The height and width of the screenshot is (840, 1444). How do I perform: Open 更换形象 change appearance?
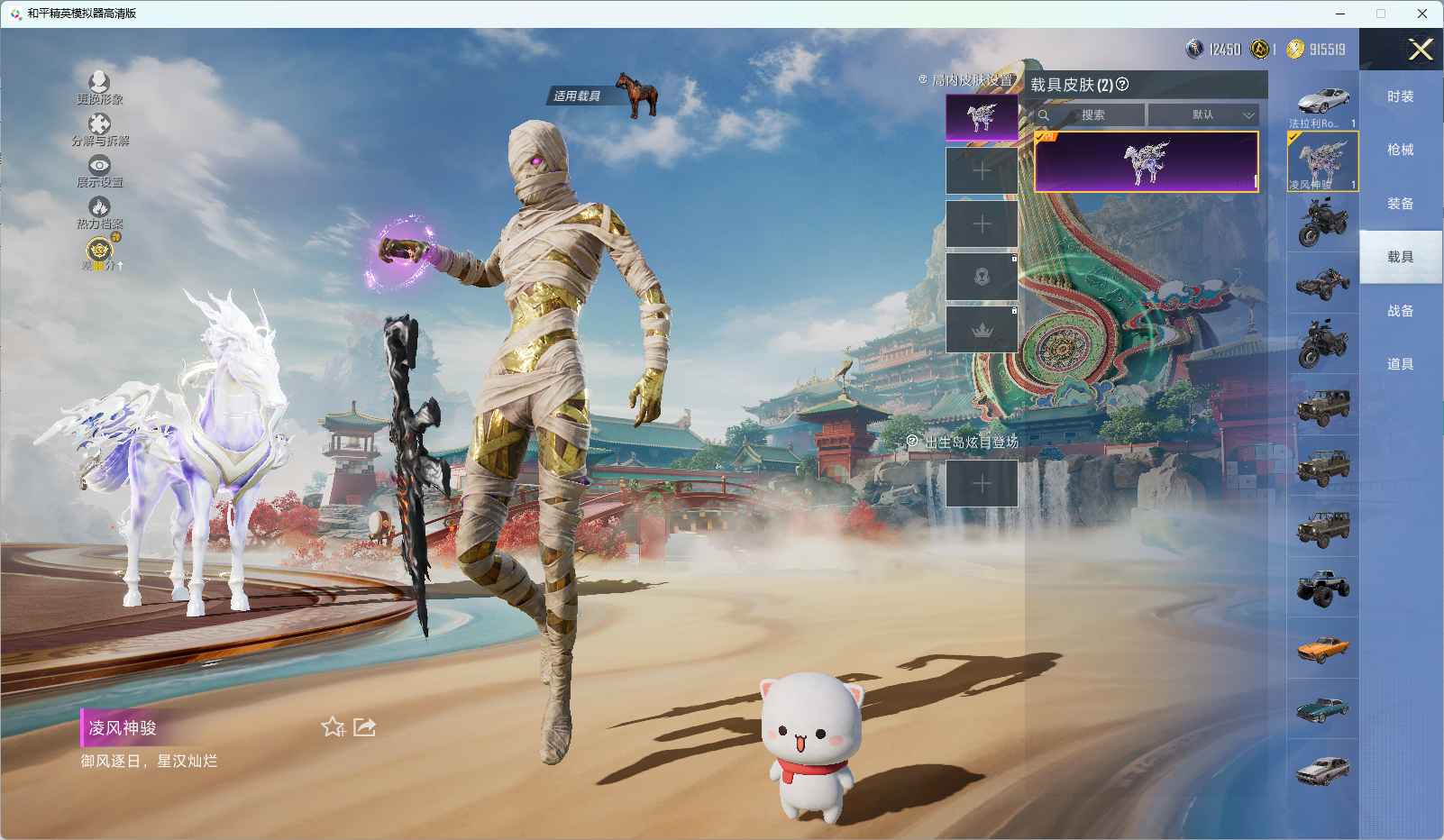coord(99,87)
